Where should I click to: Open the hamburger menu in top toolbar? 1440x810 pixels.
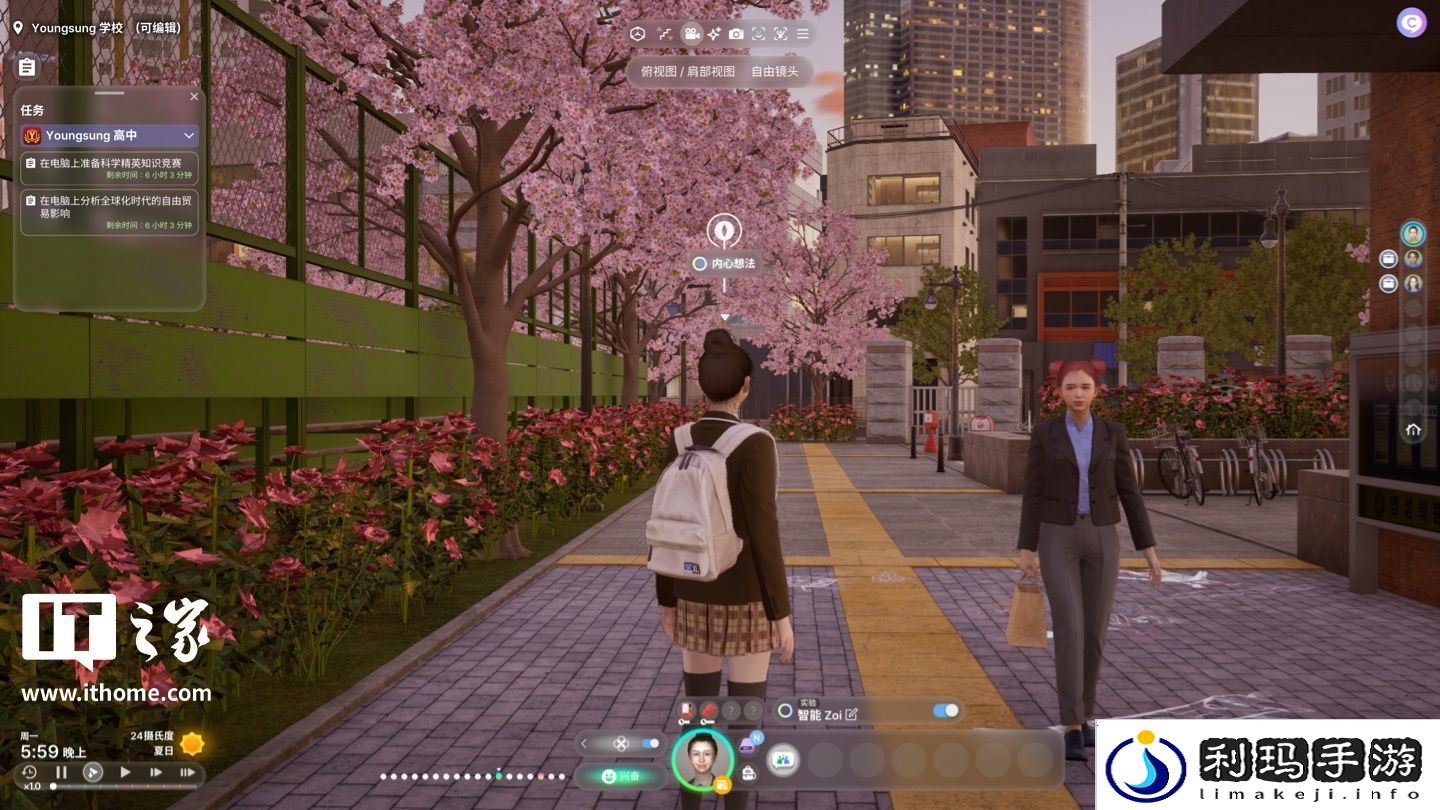(x=802, y=34)
